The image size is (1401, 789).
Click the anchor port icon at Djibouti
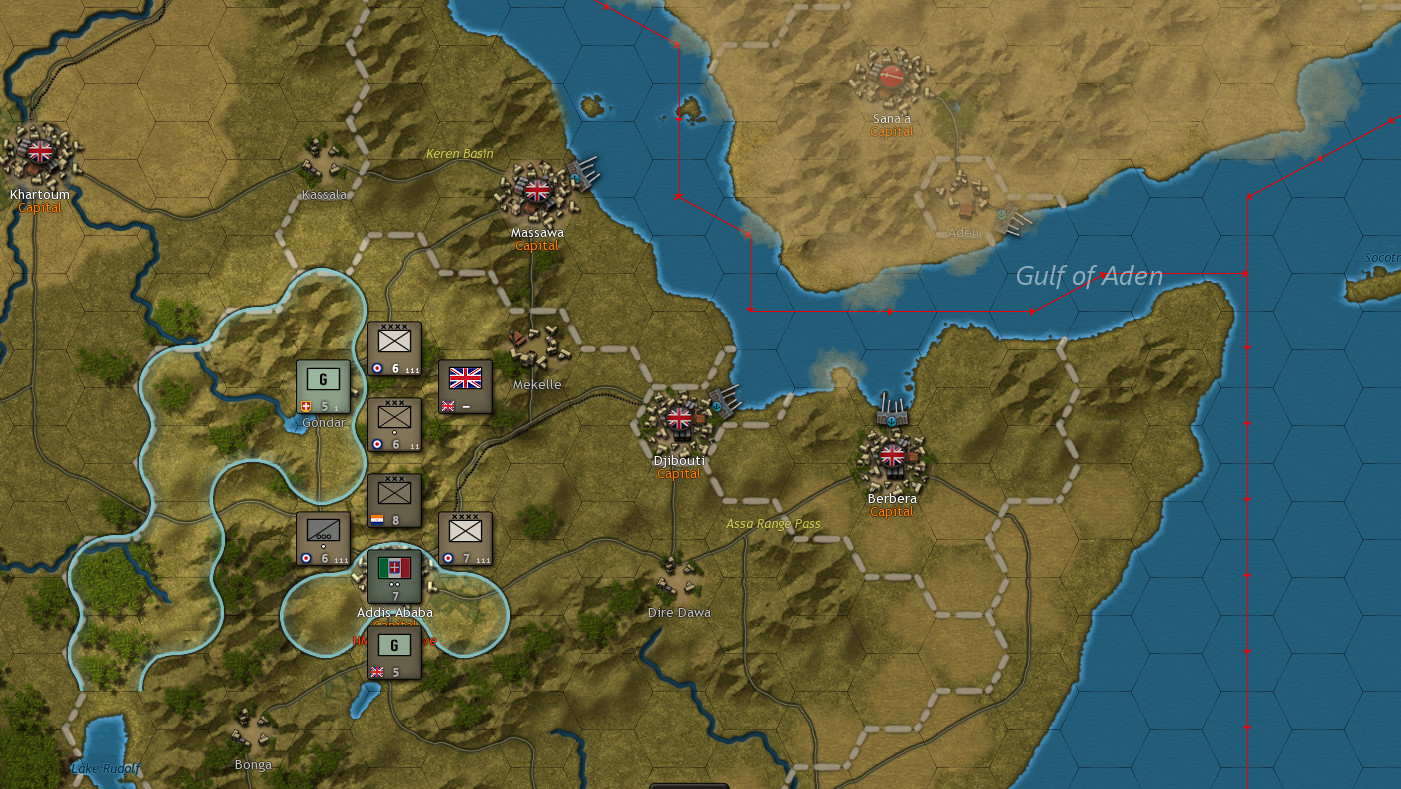pyautogui.click(x=718, y=406)
